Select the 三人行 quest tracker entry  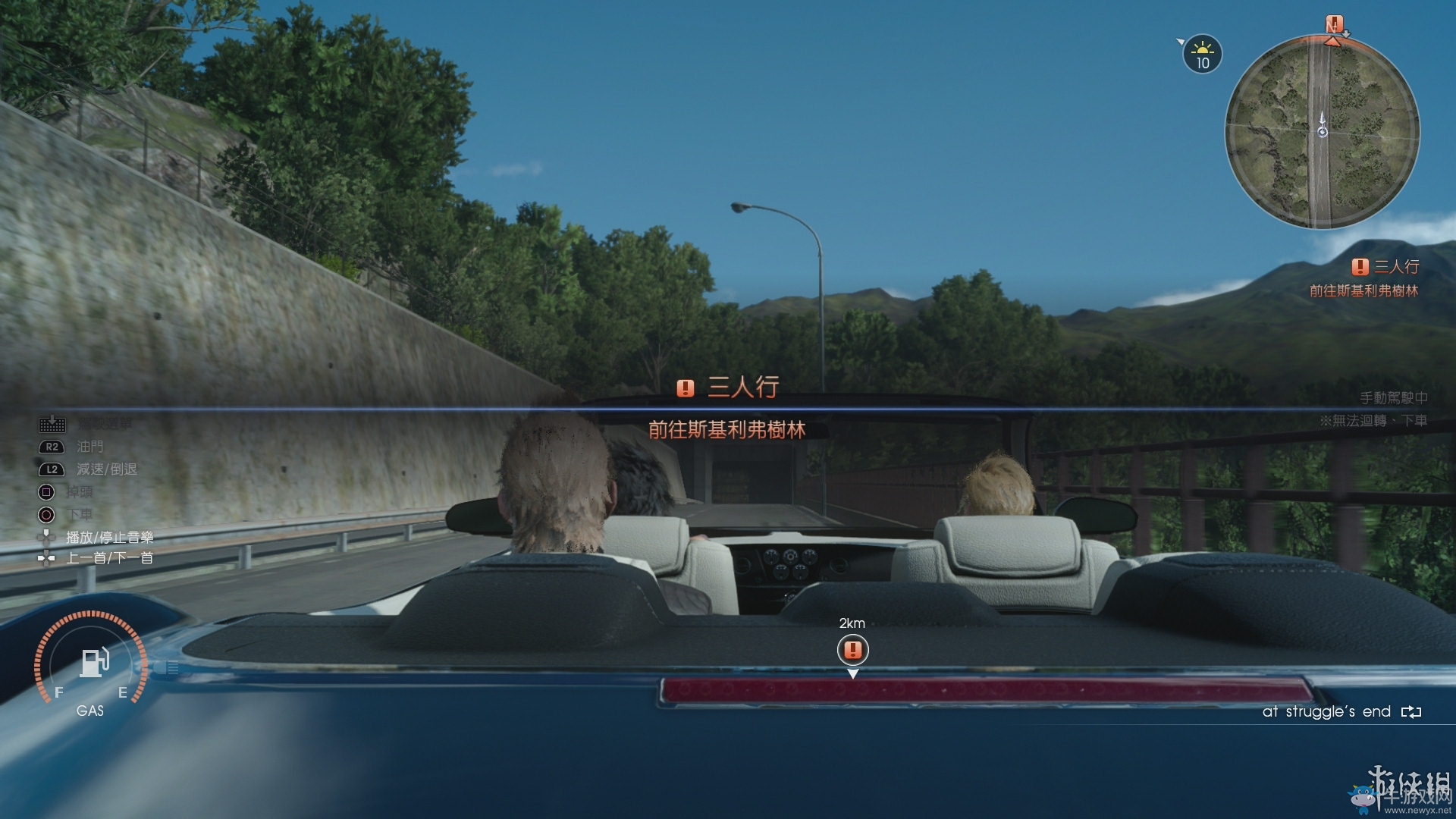(1385, 267)
